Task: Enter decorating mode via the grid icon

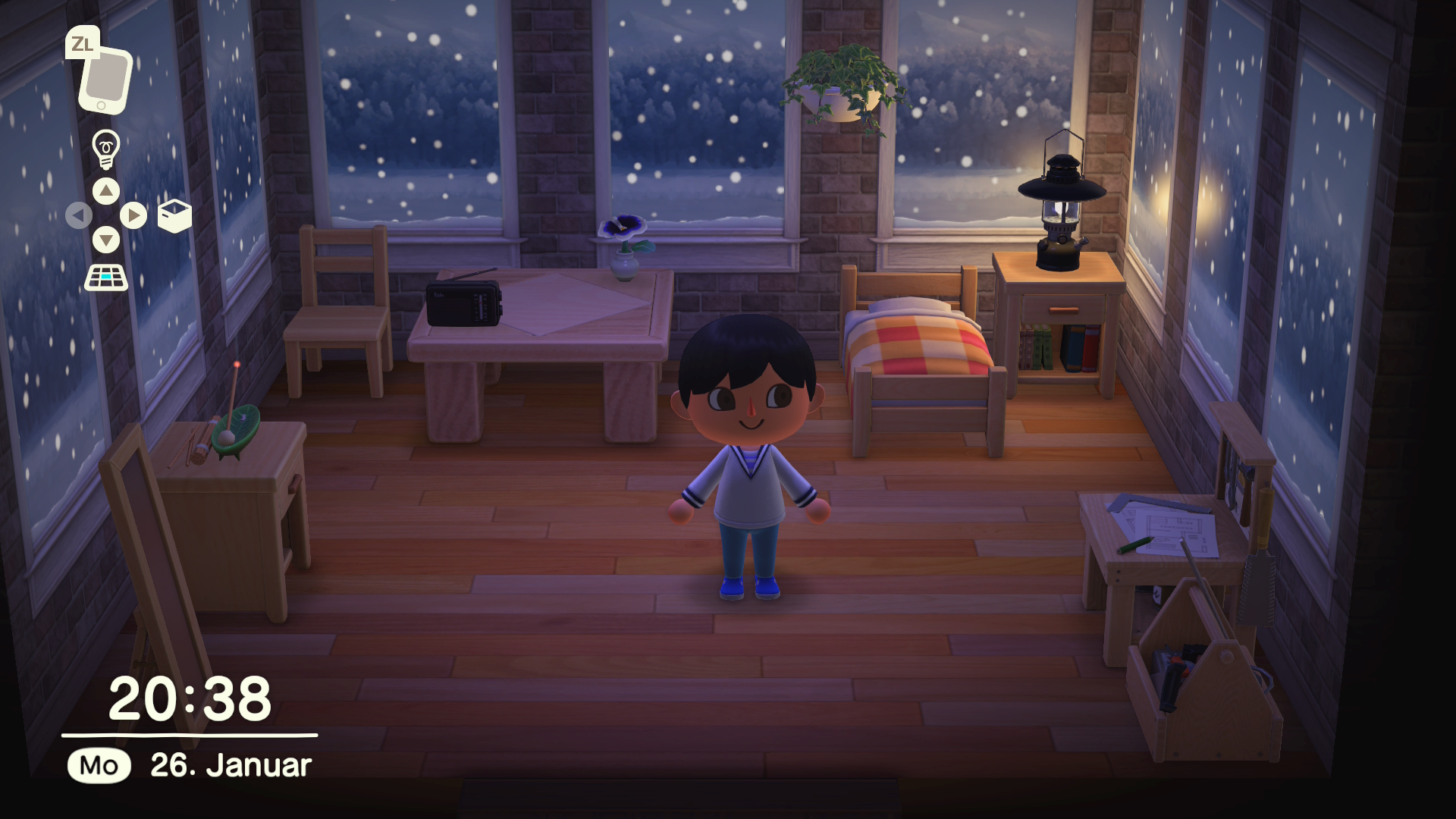Action: 106,278
